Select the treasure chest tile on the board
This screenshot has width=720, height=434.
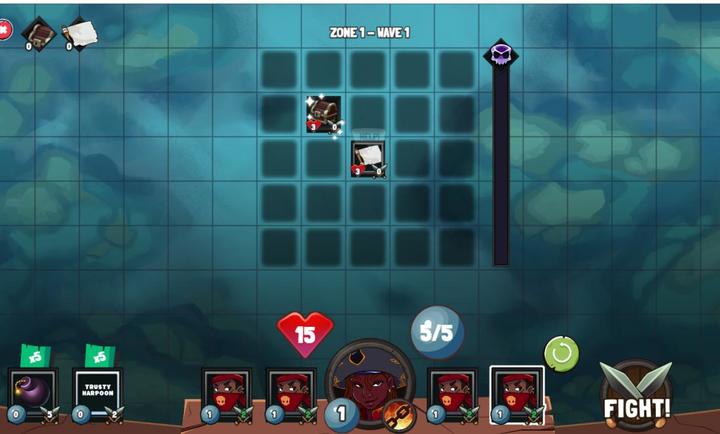point(323,114)
